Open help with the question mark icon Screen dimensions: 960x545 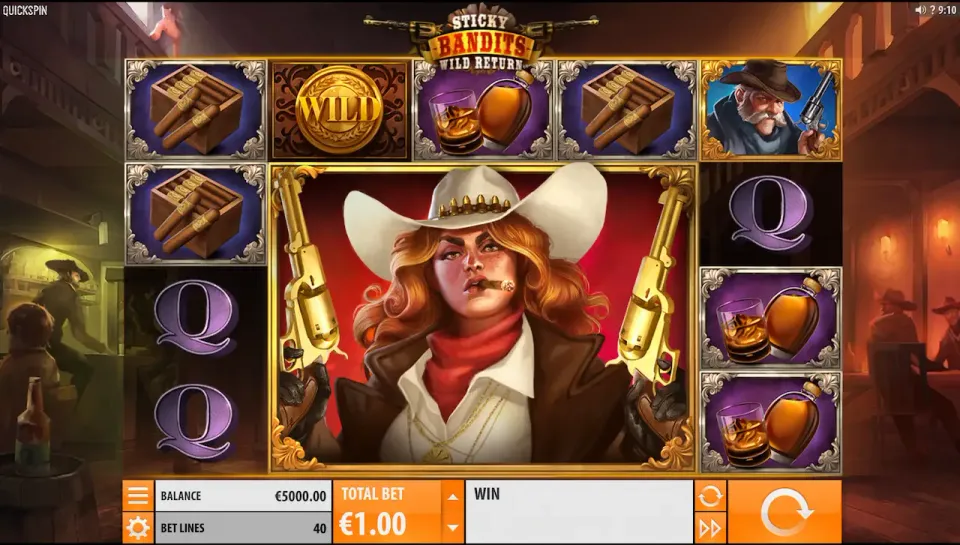[x=933, y=10]
